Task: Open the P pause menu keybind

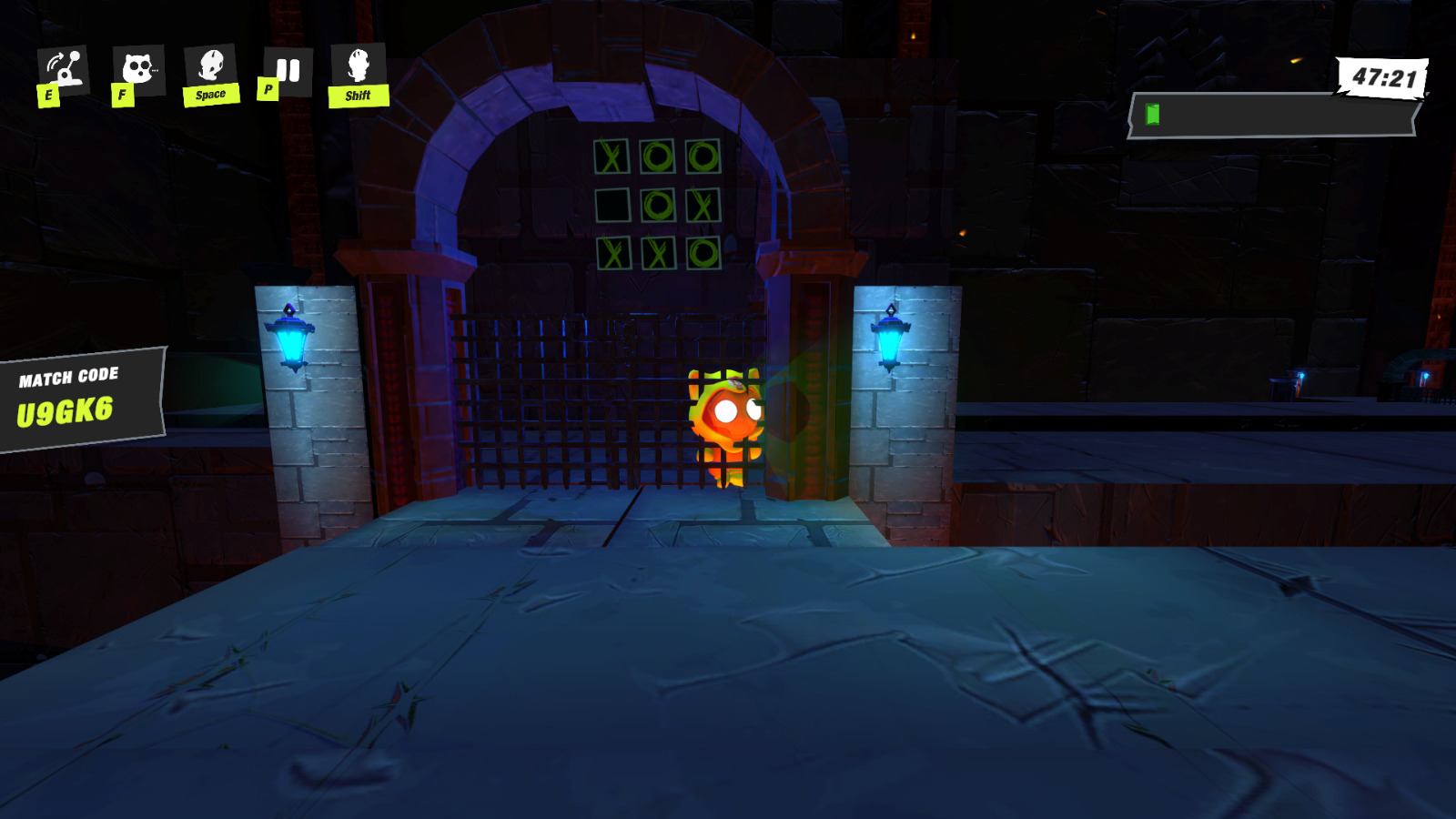Action: (268, 88)
